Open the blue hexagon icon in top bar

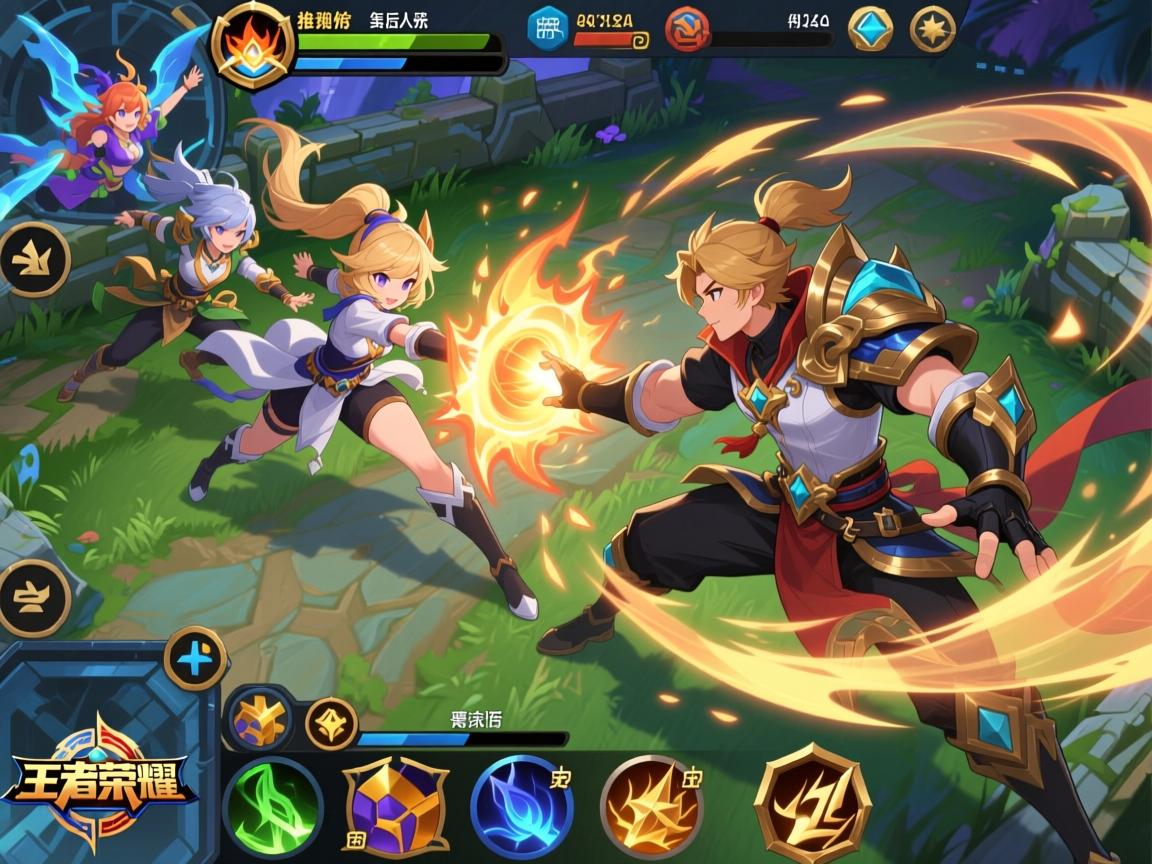tap(547, 28)
